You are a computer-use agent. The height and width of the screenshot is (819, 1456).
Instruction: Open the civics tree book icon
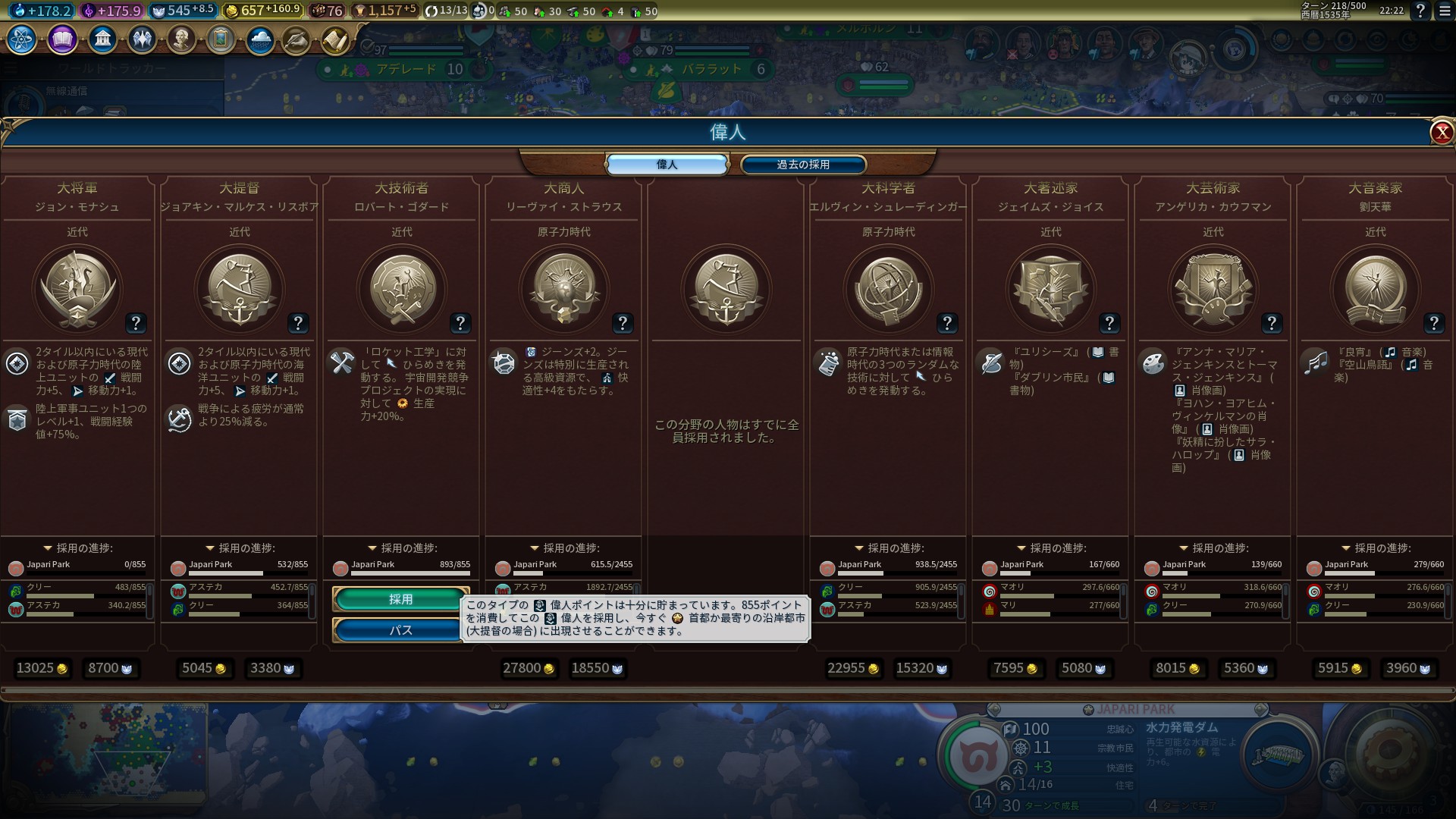(62, 39)
